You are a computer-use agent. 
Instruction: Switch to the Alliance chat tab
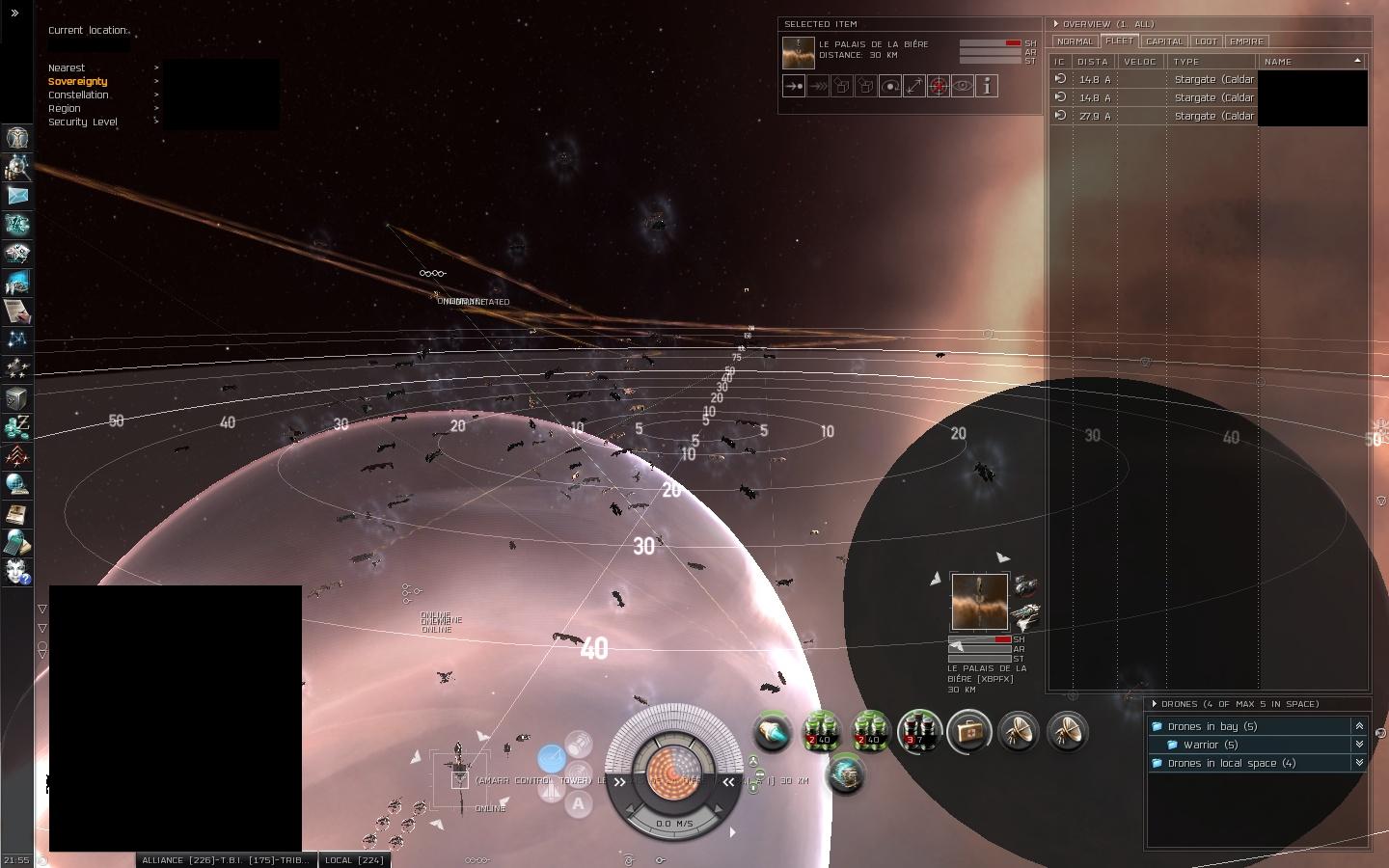click(224, 860)
